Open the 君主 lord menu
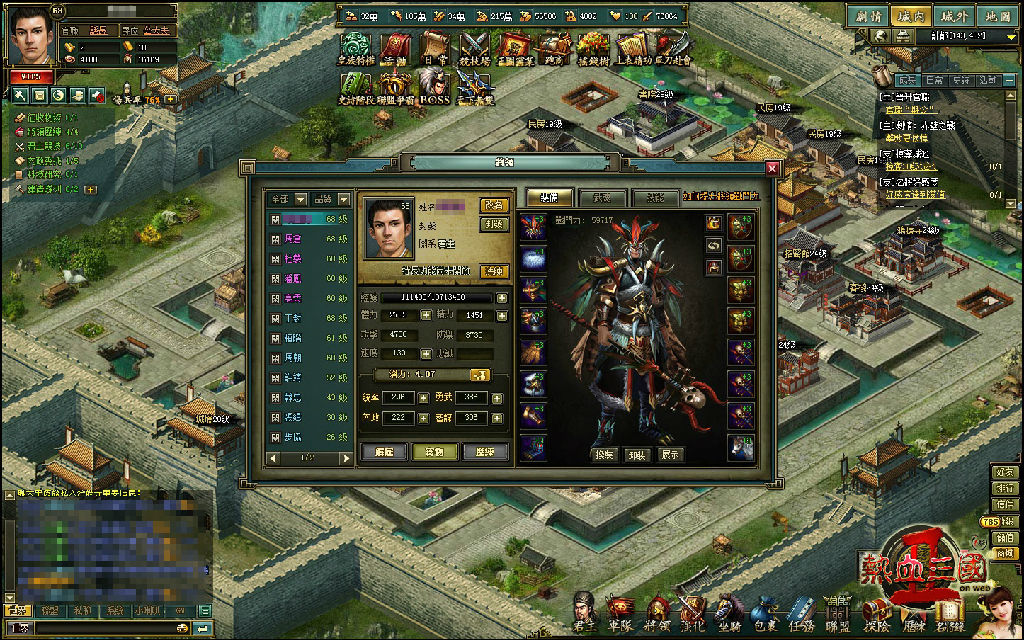Image resolution: width=1024 pixels, height=640 pixels. click(586, 611)
